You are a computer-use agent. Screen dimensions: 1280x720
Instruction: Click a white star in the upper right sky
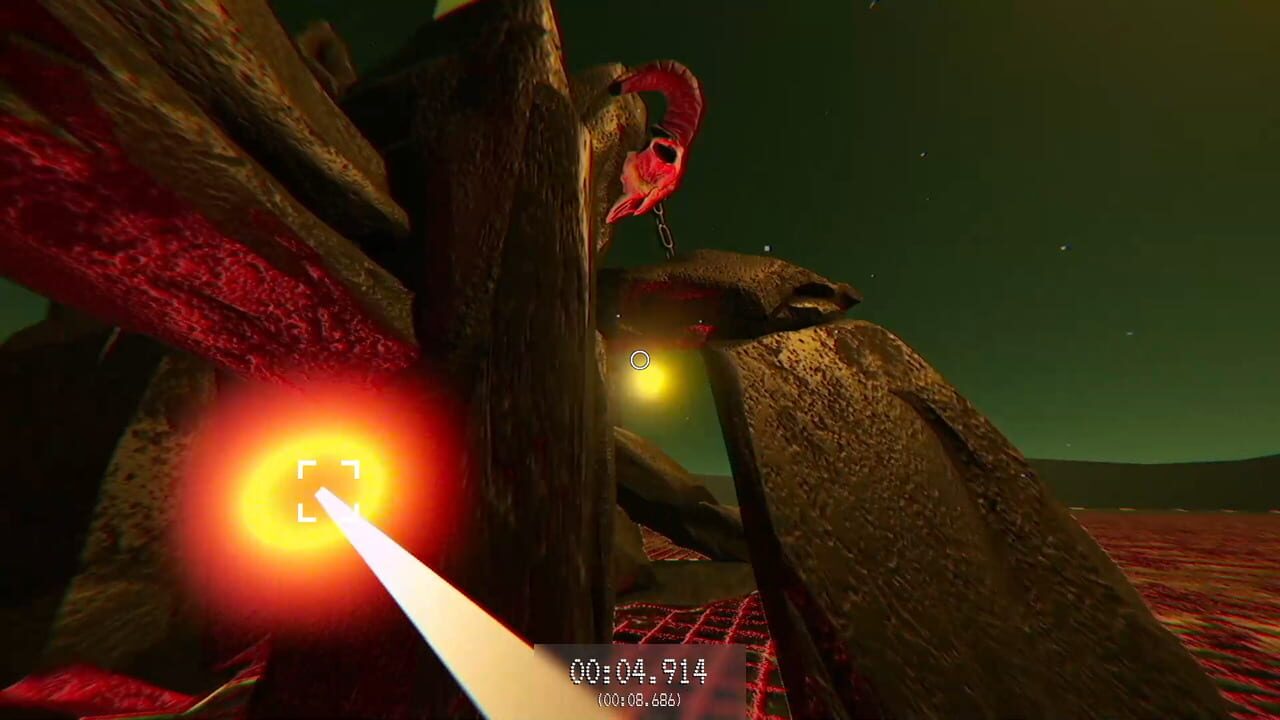click(x=1065, y=247)
